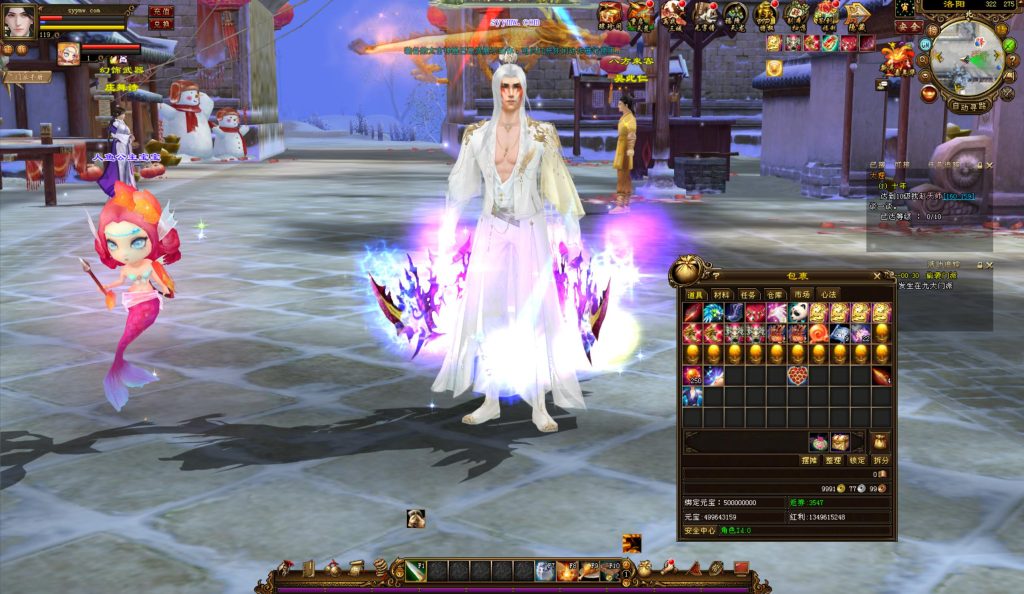Select the heart-shaped chocolate box item
This screenshot has height=594, width=1024.
coord(797,376)
